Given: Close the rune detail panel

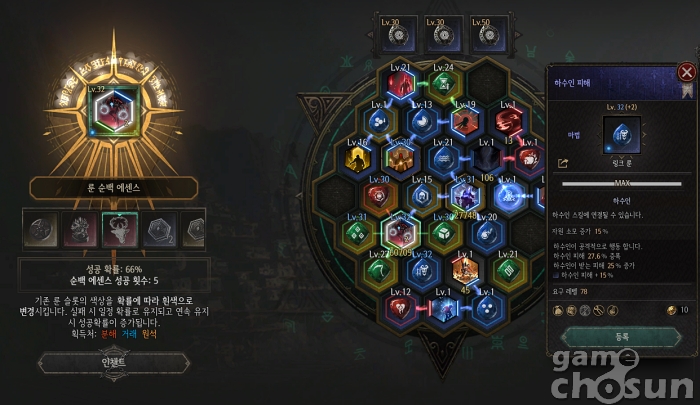Looking at the screenshot, I should 686,72.
